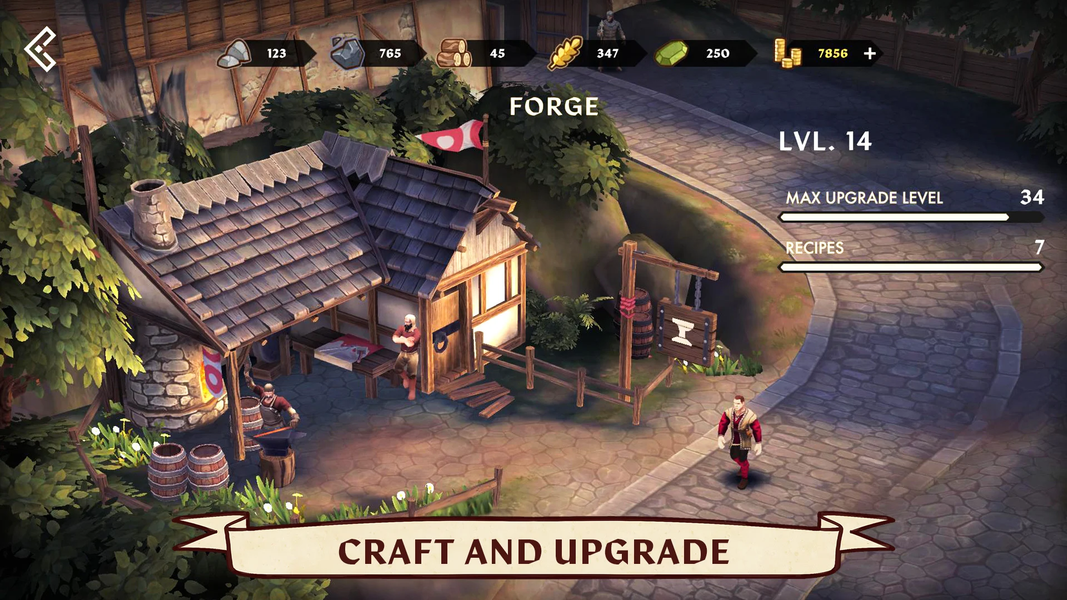Go back using the top-left arrow
This screenshot has width=1067, height=600.
[41, 50]
